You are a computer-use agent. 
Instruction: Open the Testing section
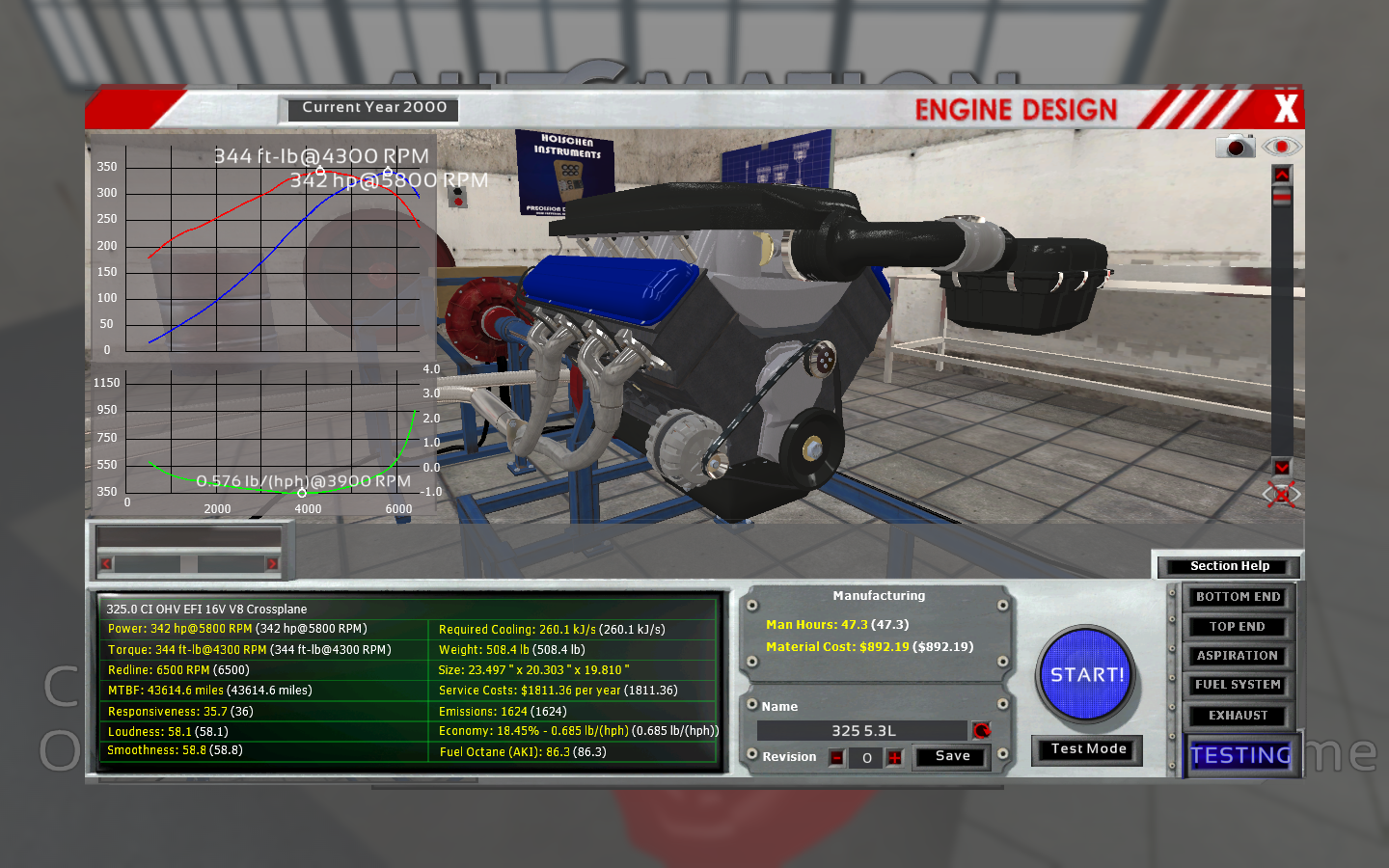coord(1240,755)
